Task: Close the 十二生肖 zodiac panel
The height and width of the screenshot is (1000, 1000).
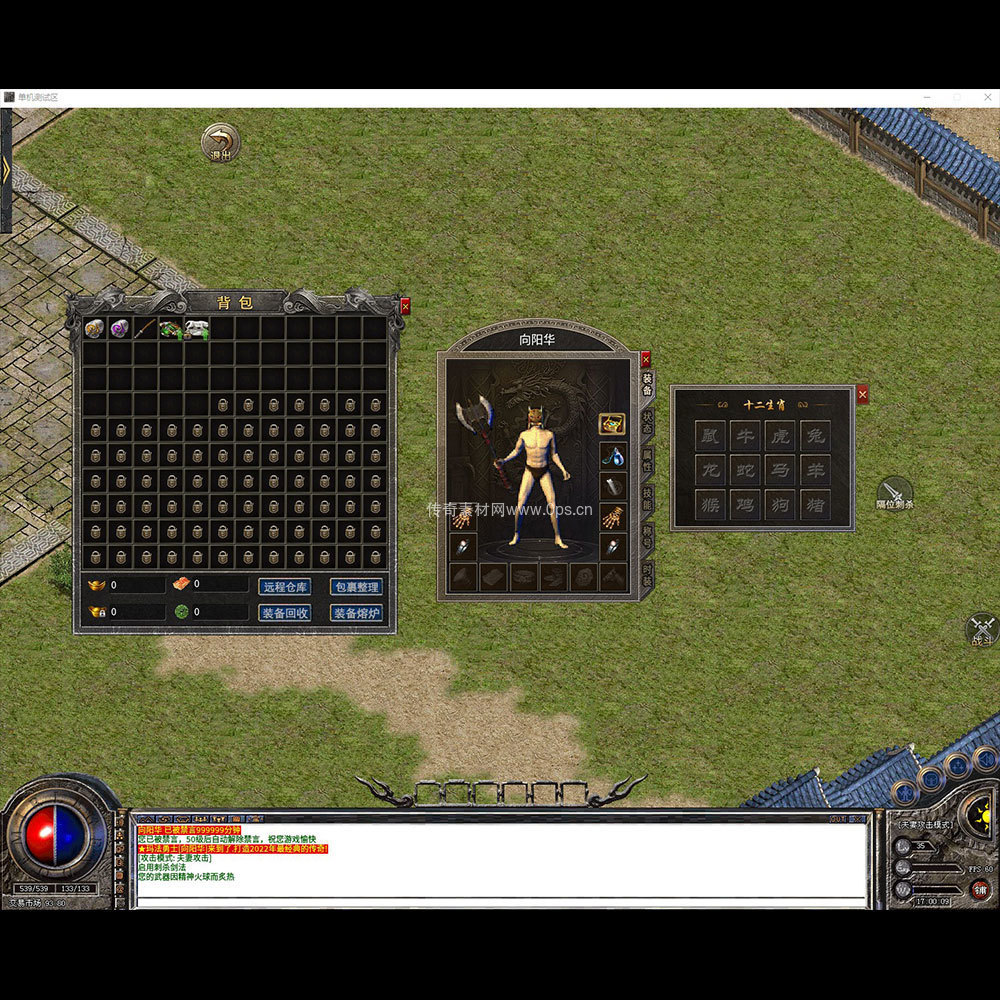Action: click(863, 395)
